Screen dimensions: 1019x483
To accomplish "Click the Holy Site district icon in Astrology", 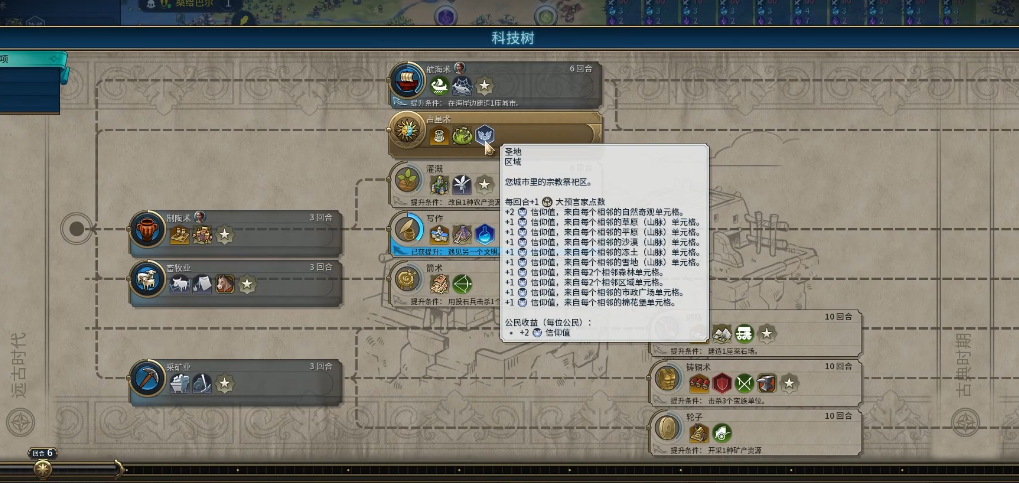I will point(484,135).
